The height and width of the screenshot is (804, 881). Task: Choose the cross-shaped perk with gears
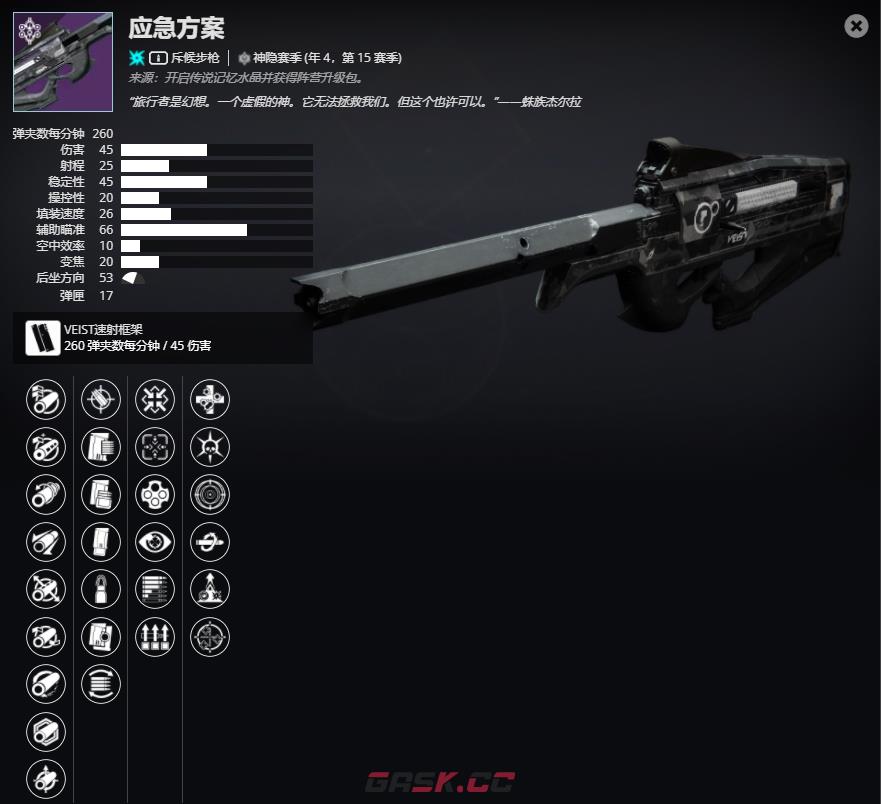coord(210,400)
